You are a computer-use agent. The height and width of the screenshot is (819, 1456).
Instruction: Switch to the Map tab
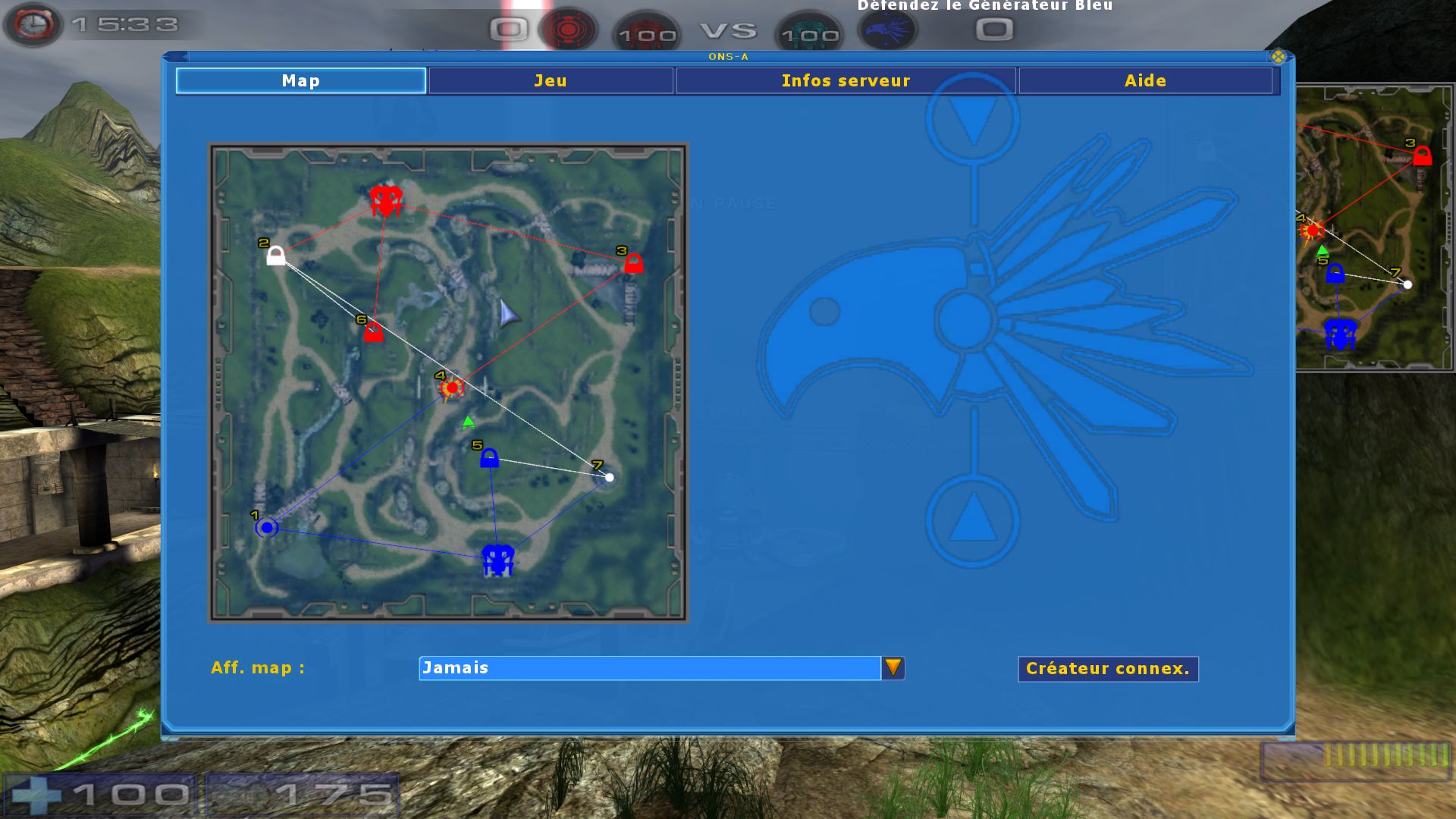click(x=300, y=80)
